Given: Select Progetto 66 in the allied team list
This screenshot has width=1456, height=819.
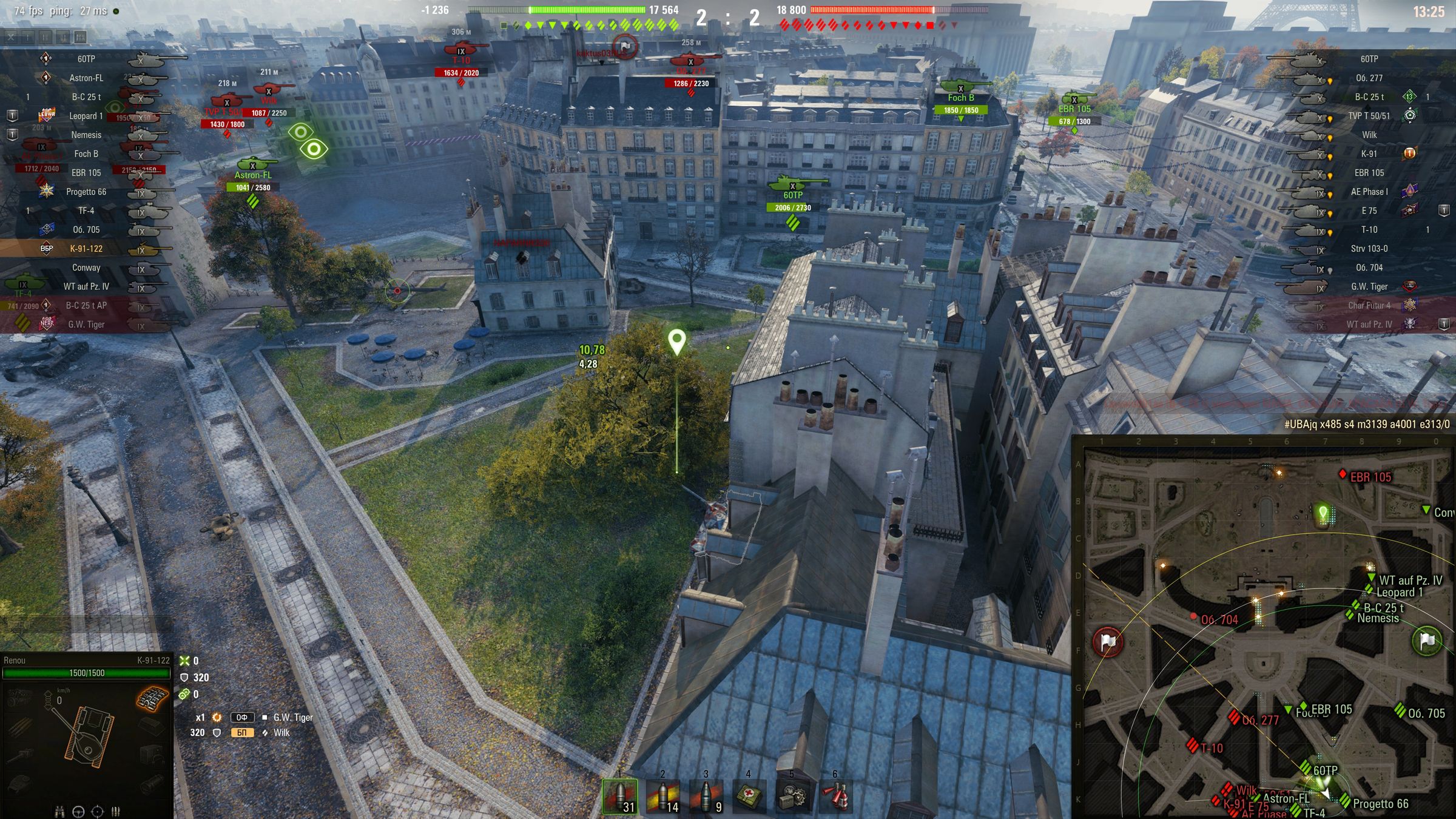Looking at the screenshot, I should click(86, 192).
